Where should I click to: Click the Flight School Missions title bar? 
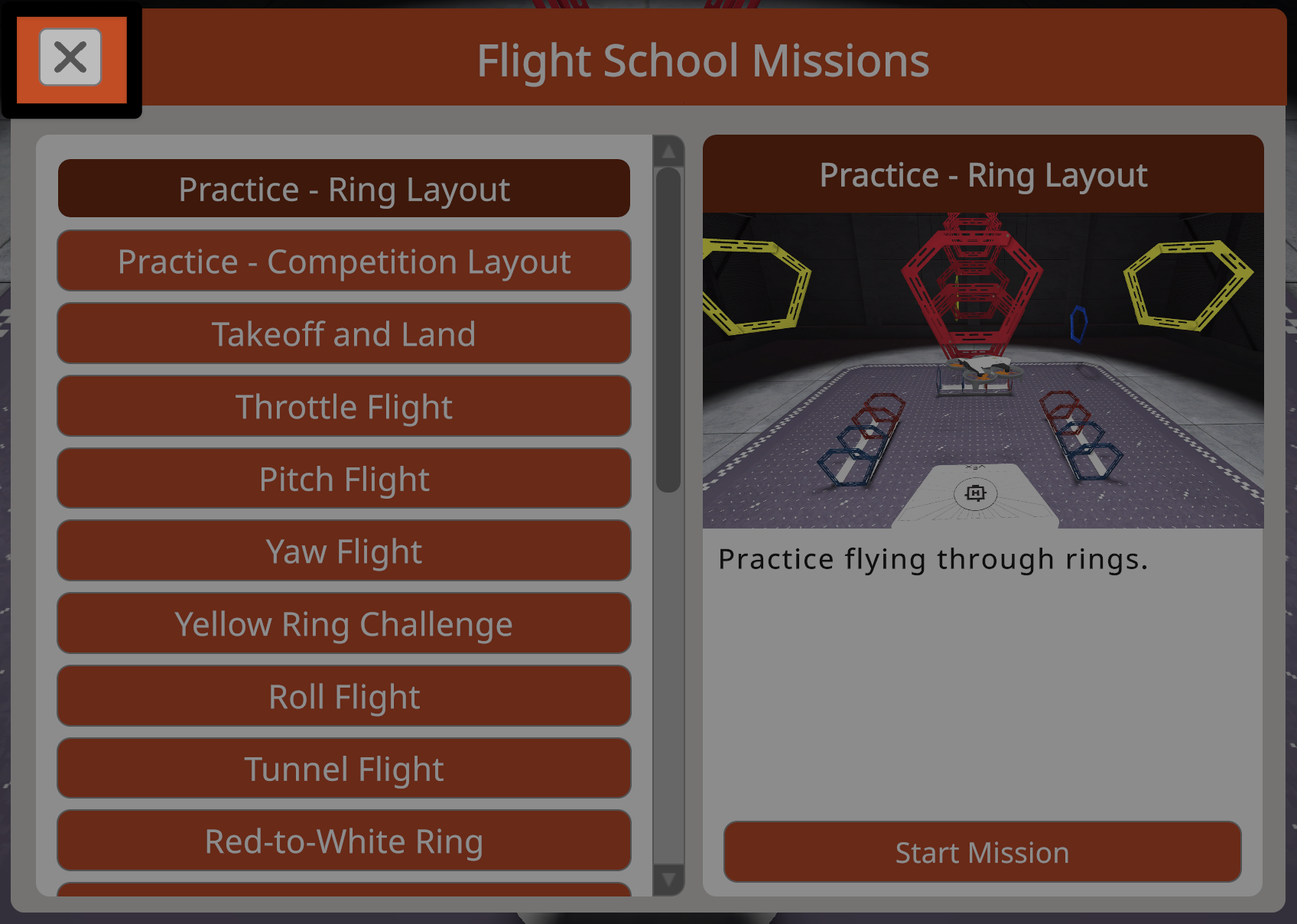point(703,61)
